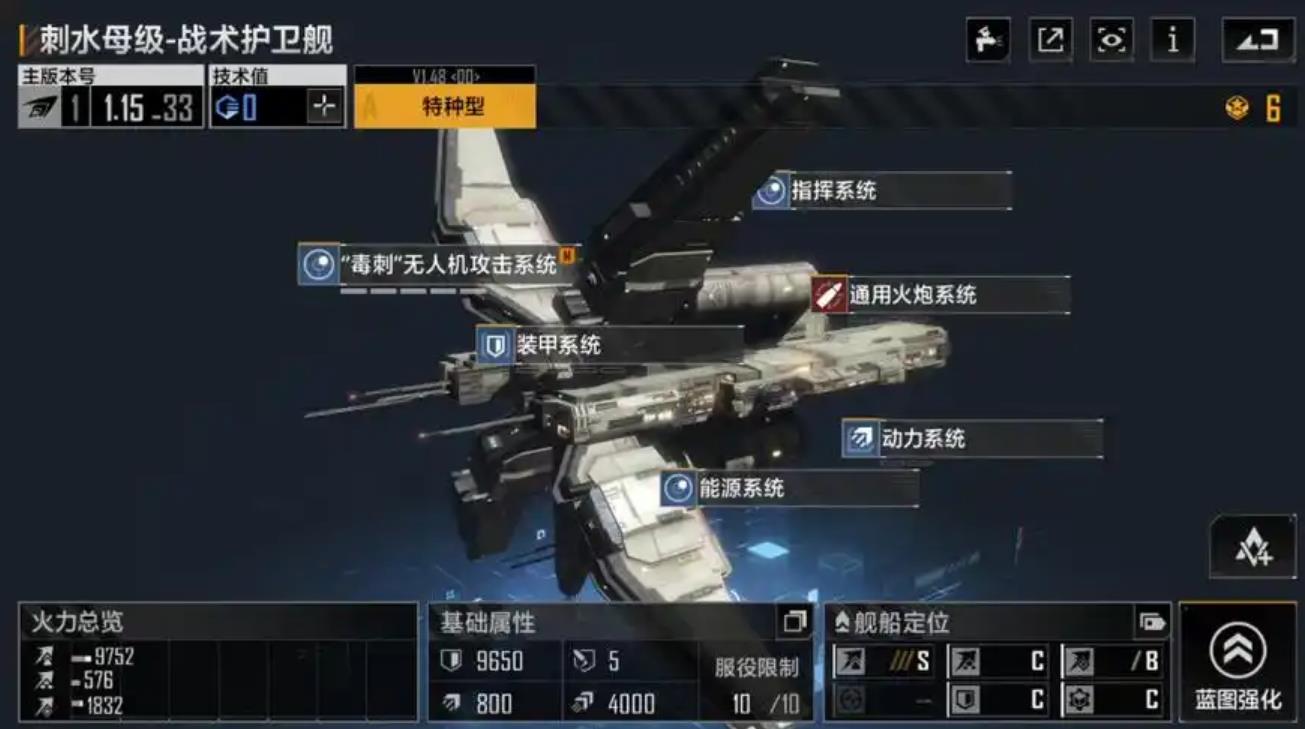Viewport: 1305px width, 729px height.
Task: Expand the 基础属性 details panel
Action: pyautogui.click(x=795, y=622)
